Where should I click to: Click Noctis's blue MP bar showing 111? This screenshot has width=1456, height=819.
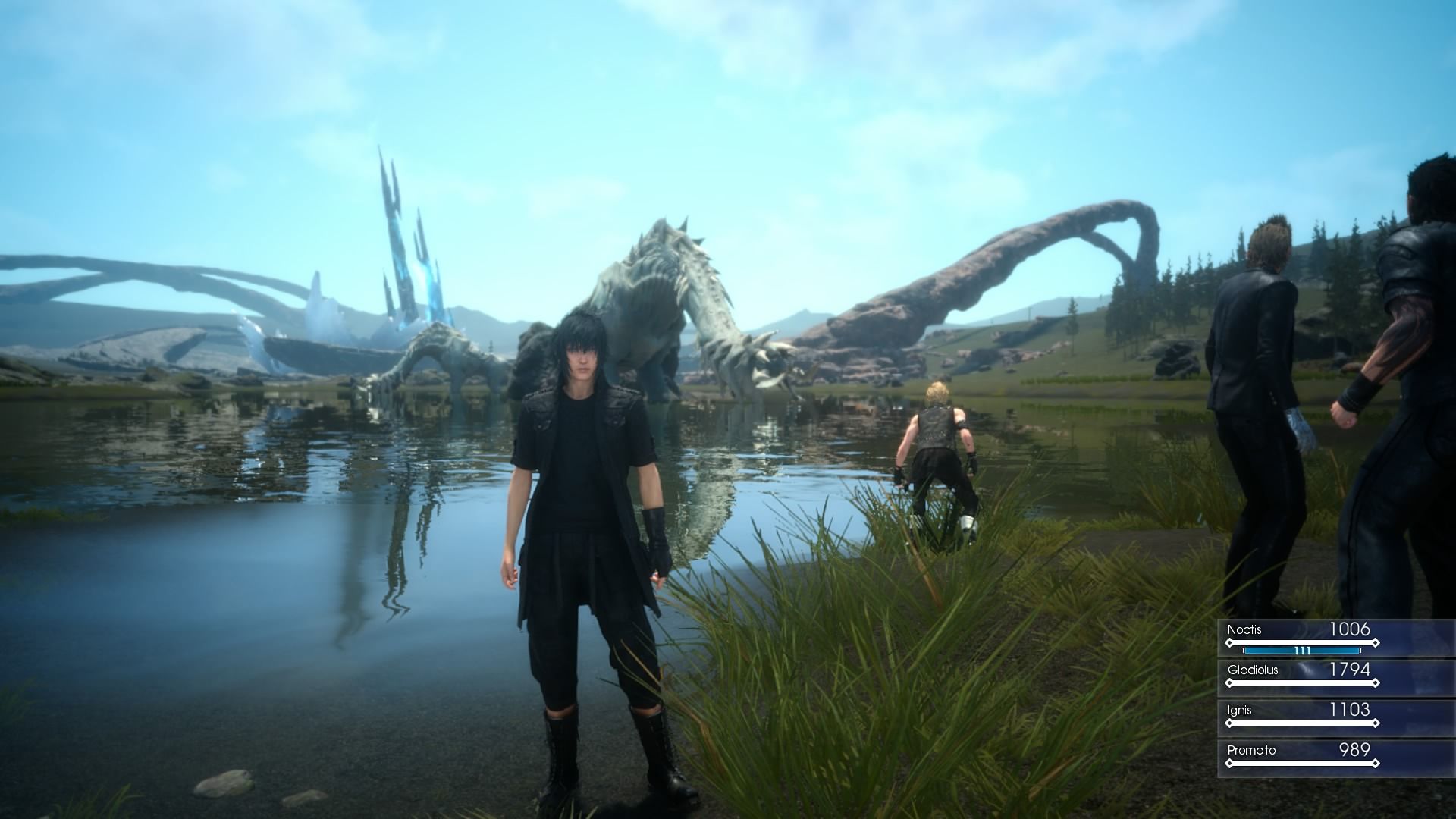point(1301,650)
